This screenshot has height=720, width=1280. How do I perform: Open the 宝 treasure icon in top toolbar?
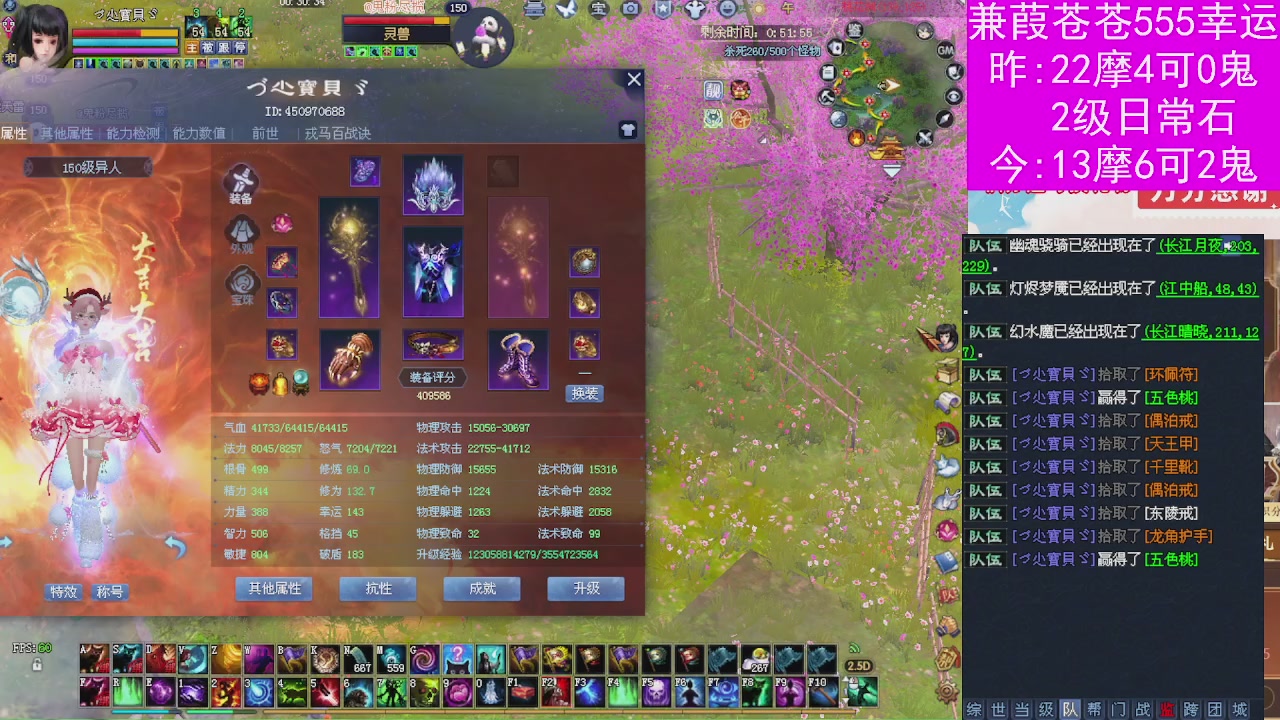(599, 9)
